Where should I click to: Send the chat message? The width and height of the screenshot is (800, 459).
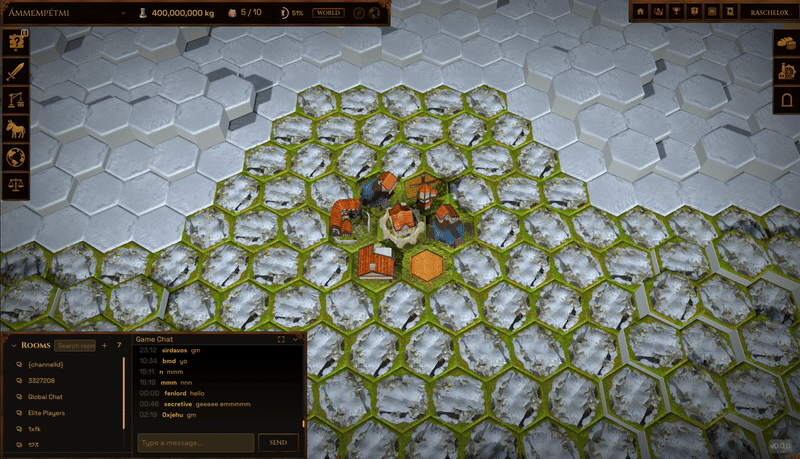pos(278,442)
